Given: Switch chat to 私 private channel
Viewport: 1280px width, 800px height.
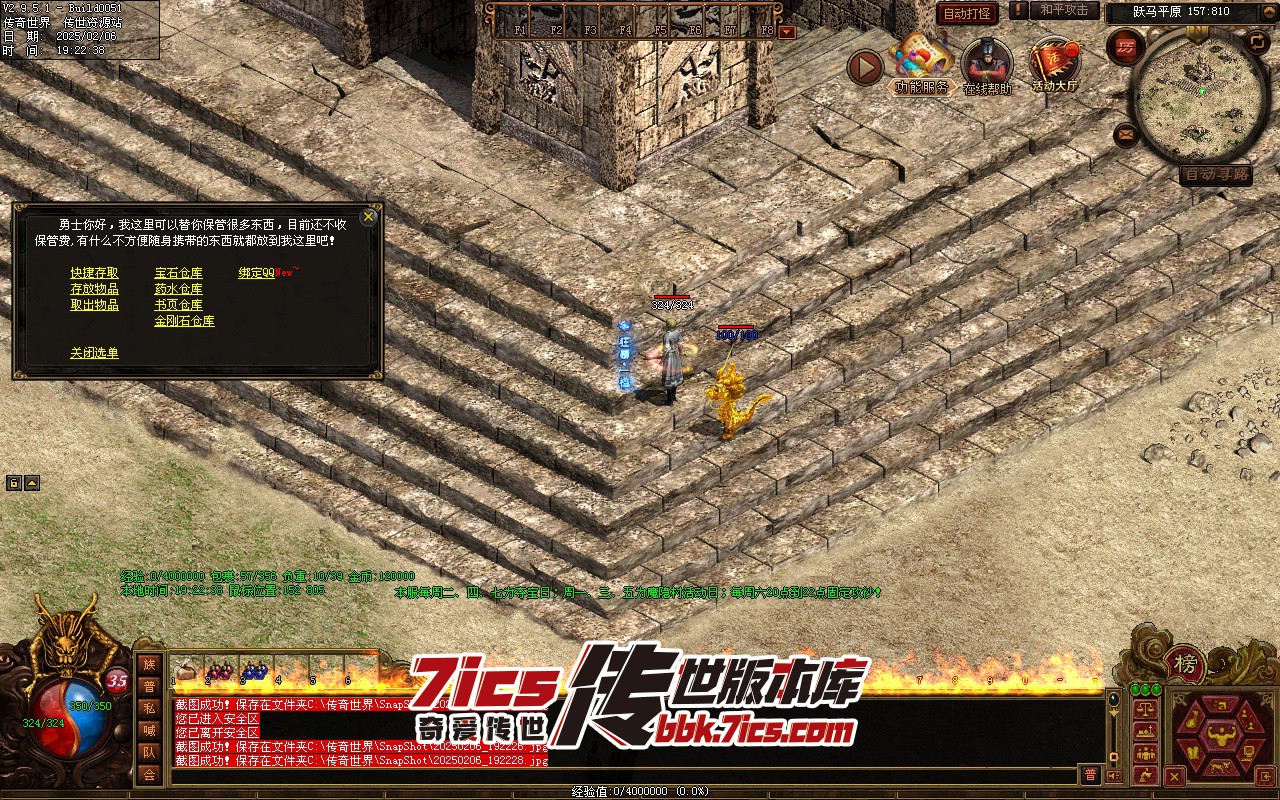Looking at the screenshot, I should 149,708.
